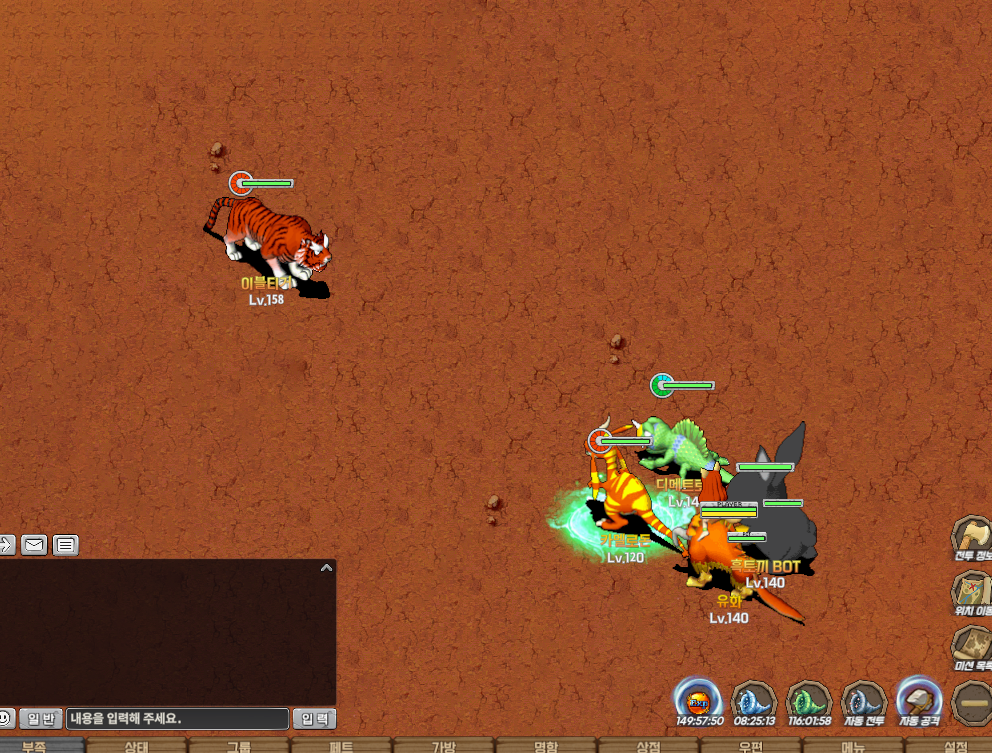Open the 가방 (bag) inventory
This screenshot has height=753, width=992.
point(443,746)
